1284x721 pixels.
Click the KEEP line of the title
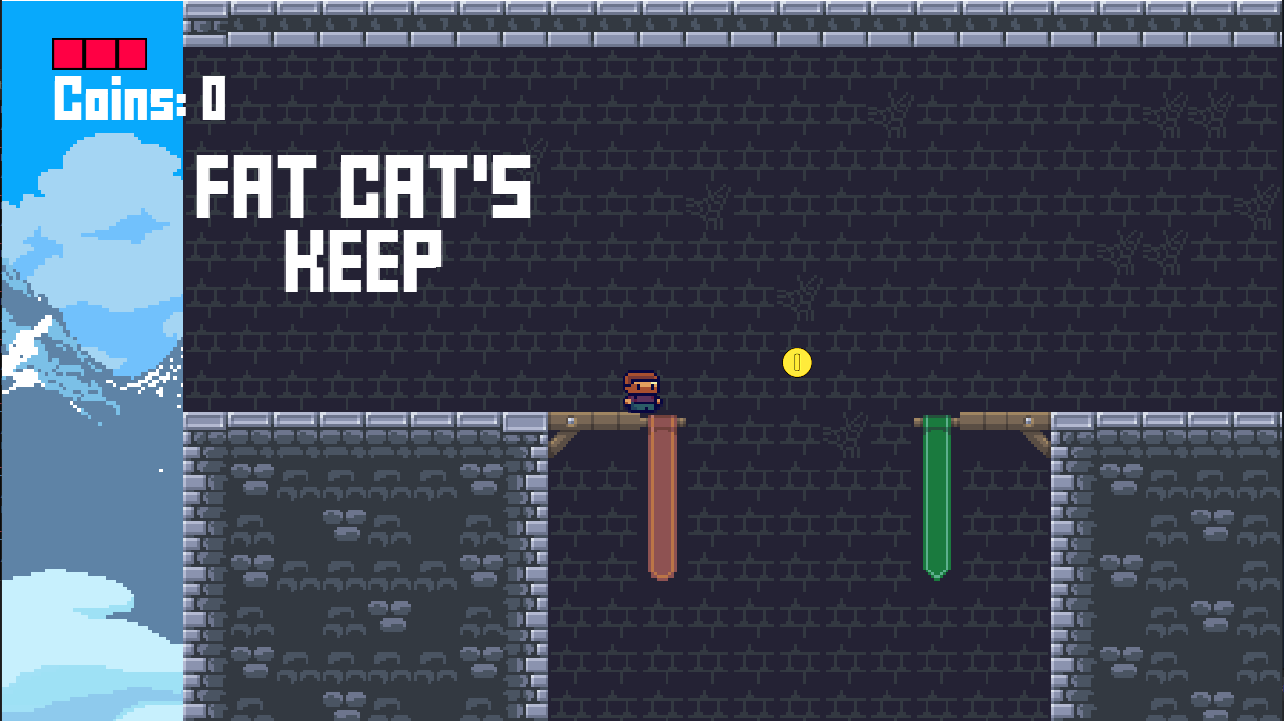[362, 258]
